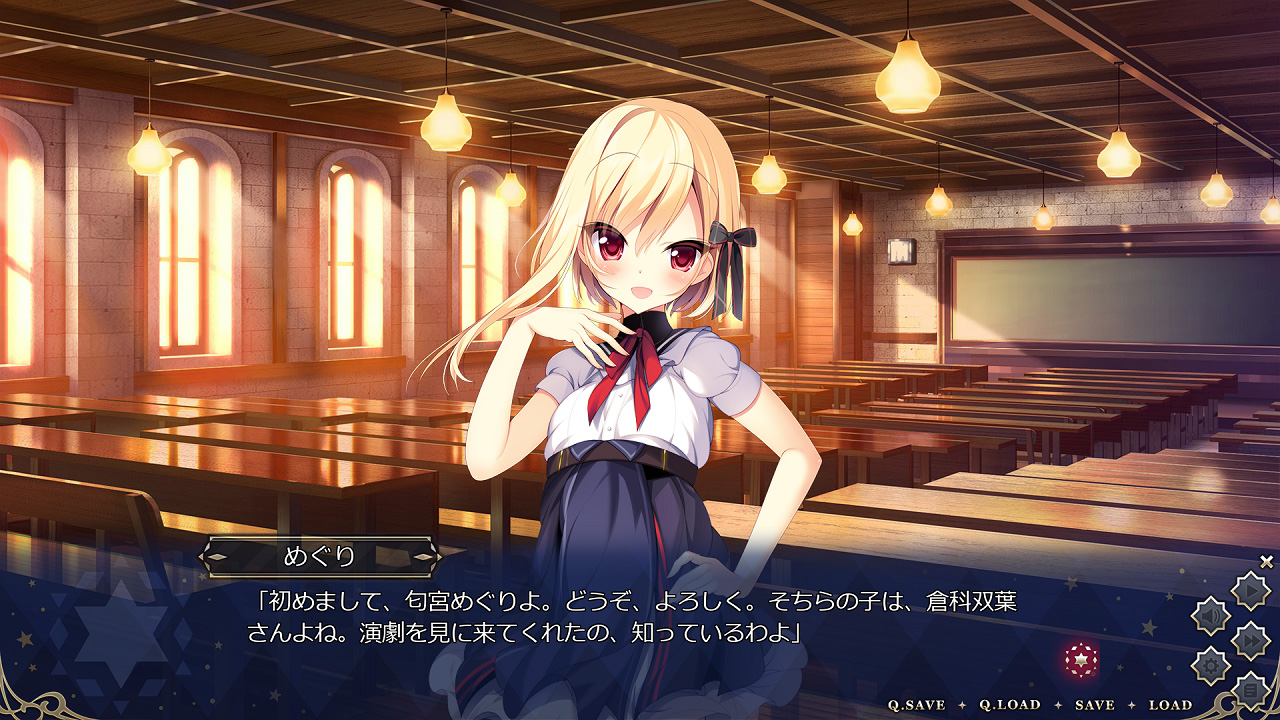The width and height of the screenshot is (1280, 720).
Task: Click the Q.SAVE quick save button
Action: [917, 705]
